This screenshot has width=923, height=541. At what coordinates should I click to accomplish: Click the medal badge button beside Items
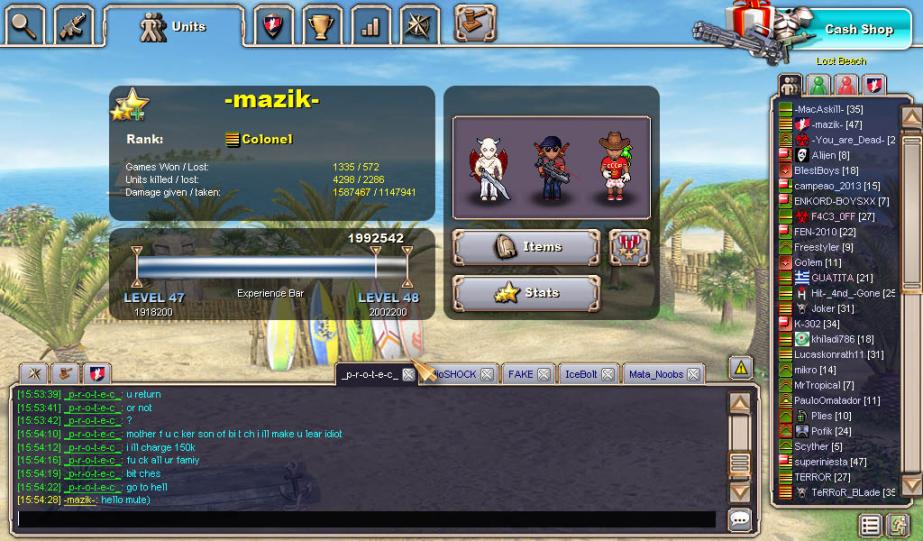click(629, 247)
